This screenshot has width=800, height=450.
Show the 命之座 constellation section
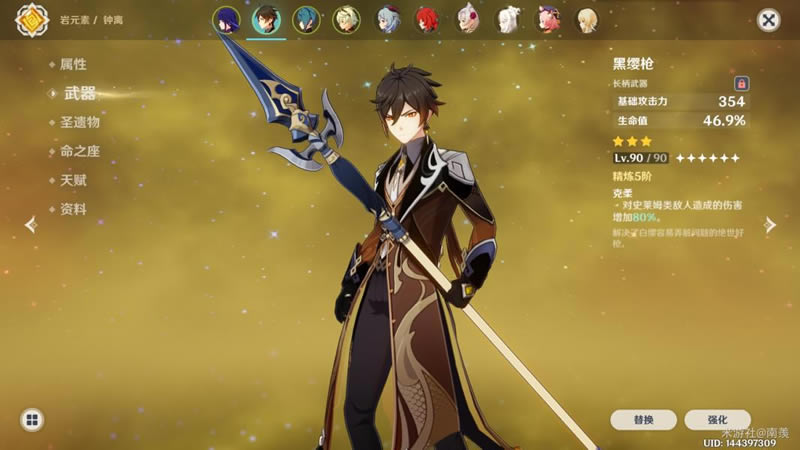[x=79, y=151]
